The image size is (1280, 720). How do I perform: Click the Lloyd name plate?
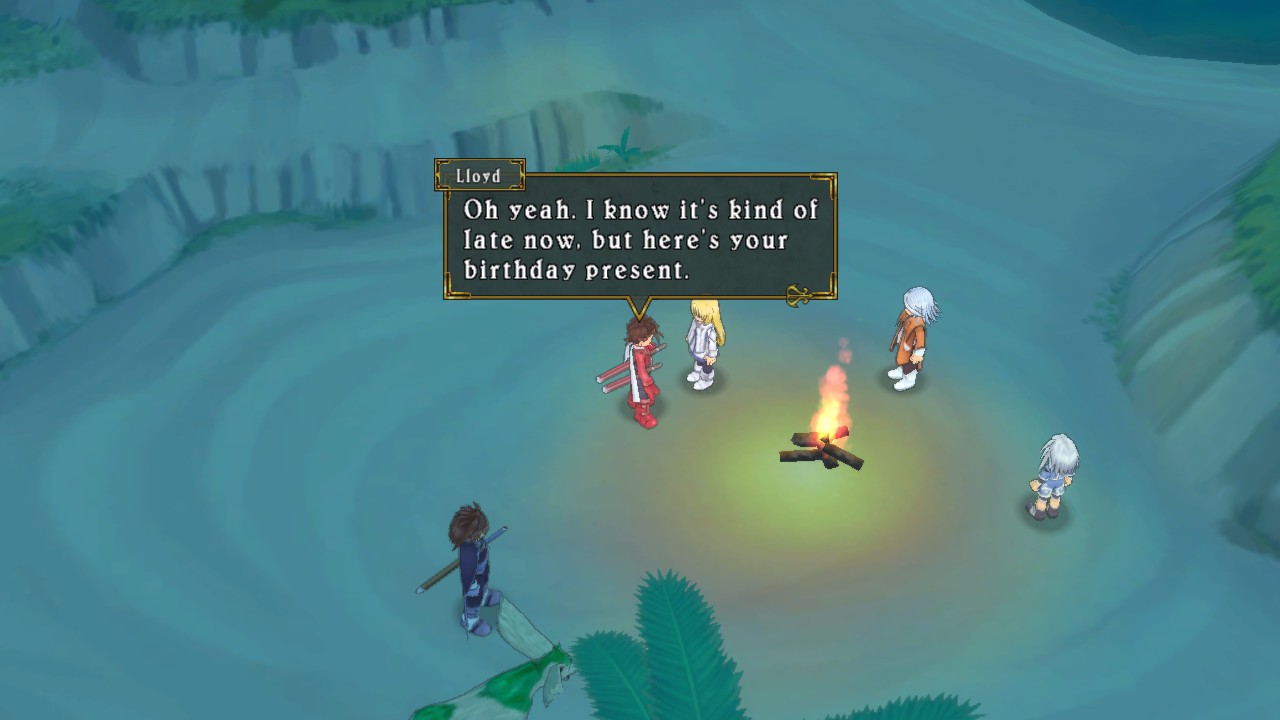point(478,174)
